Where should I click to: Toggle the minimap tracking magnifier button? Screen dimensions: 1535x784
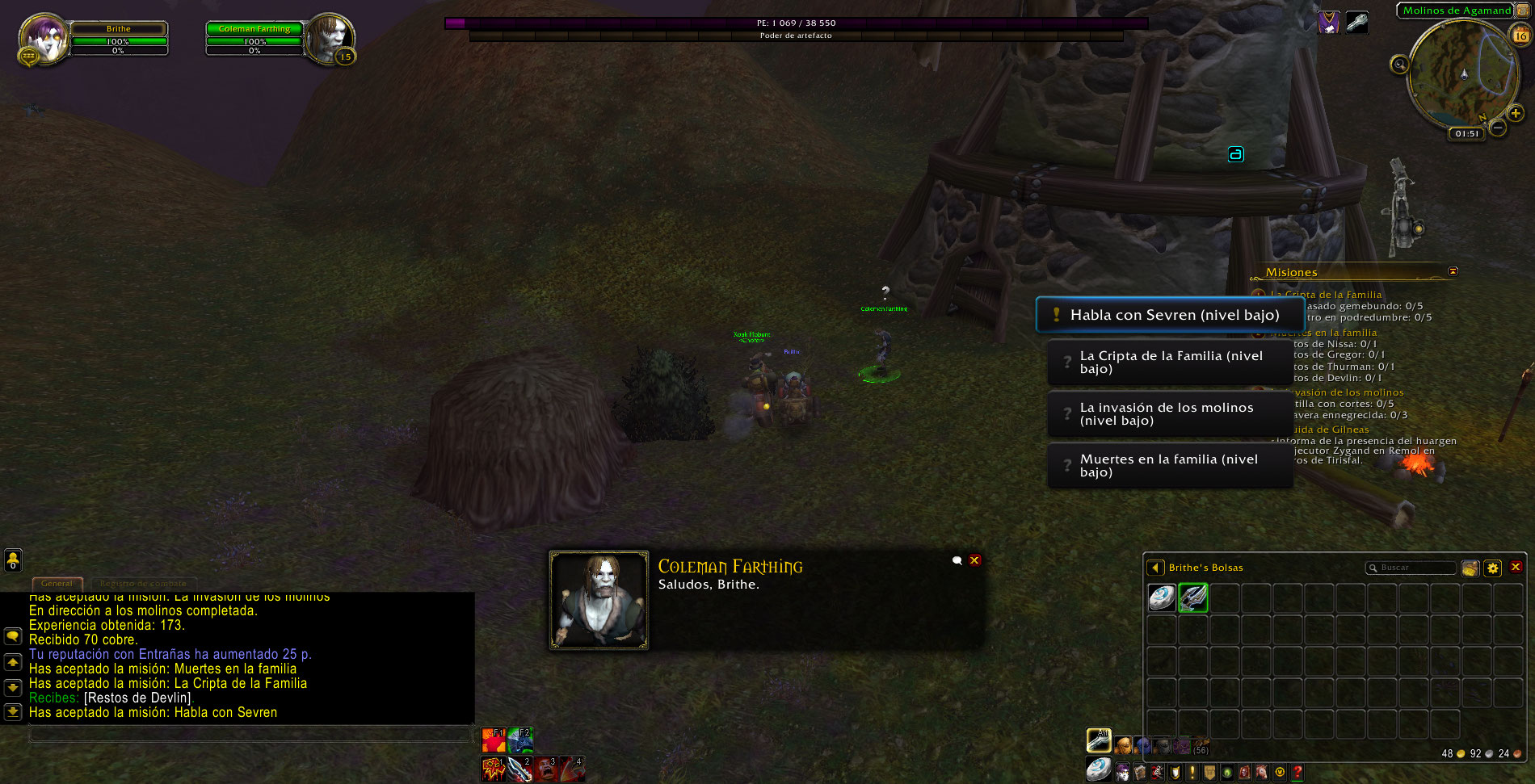1400,65
